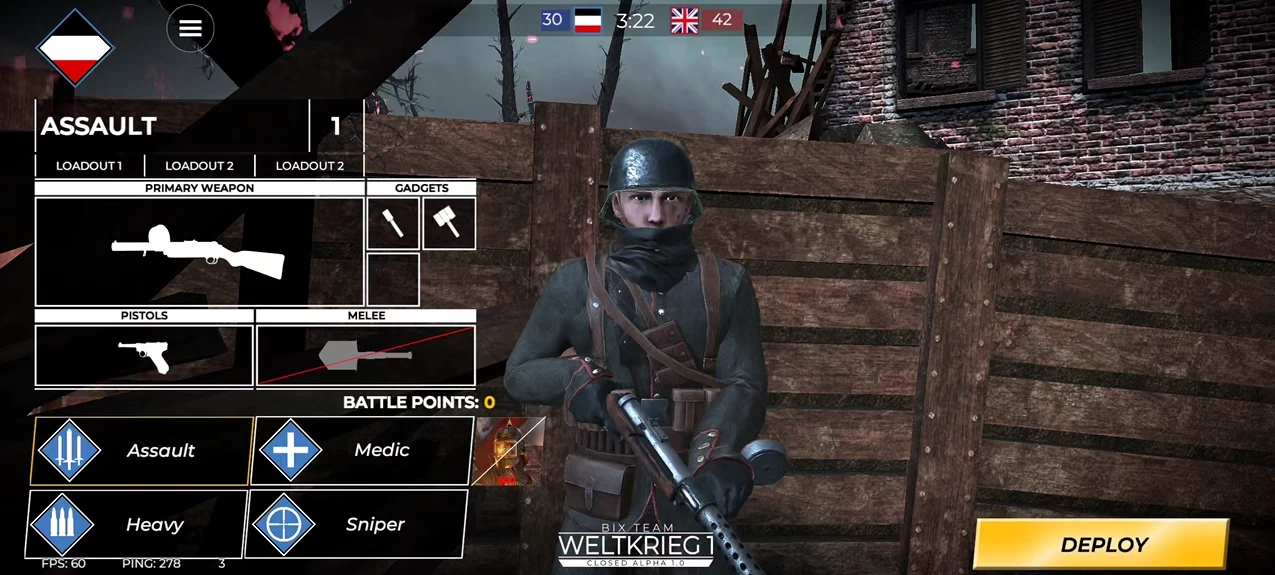
Task: Click the Deploy button
Action: coord(1101,545)
